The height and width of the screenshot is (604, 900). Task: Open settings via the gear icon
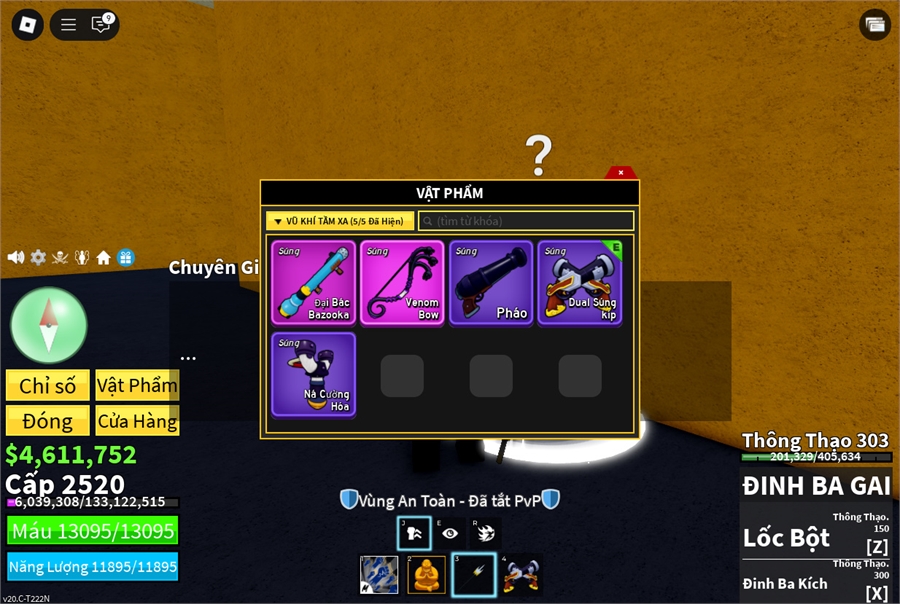click(x=38, y=257)
